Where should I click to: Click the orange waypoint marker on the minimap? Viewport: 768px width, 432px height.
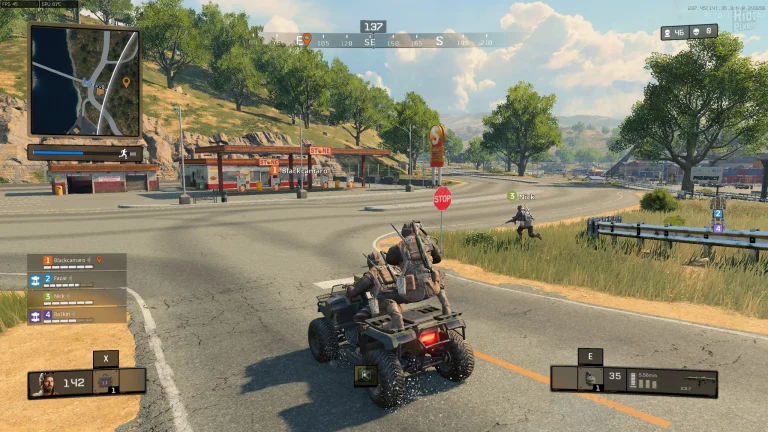pos(126,82)
